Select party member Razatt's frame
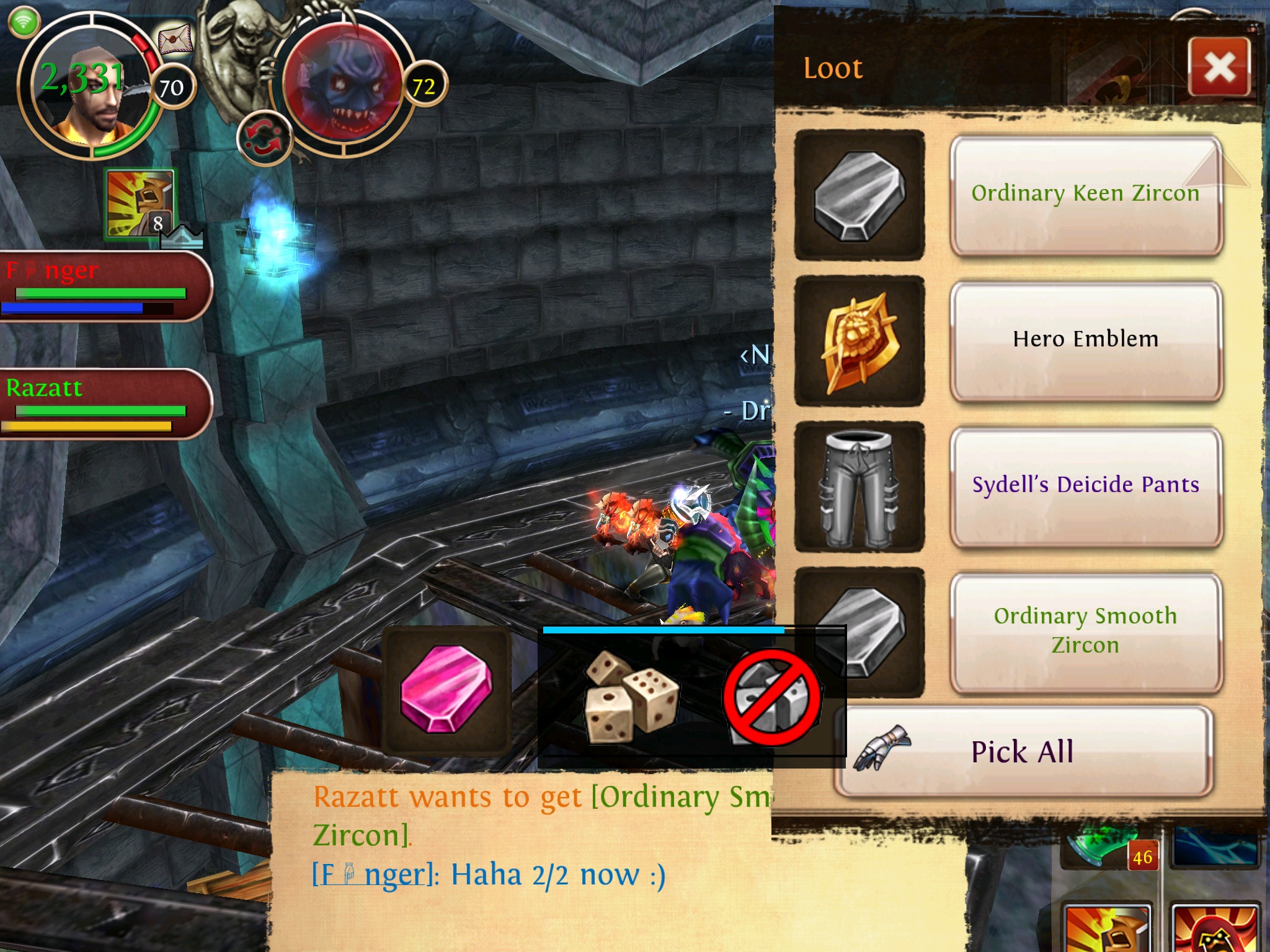 coord(105,403)
